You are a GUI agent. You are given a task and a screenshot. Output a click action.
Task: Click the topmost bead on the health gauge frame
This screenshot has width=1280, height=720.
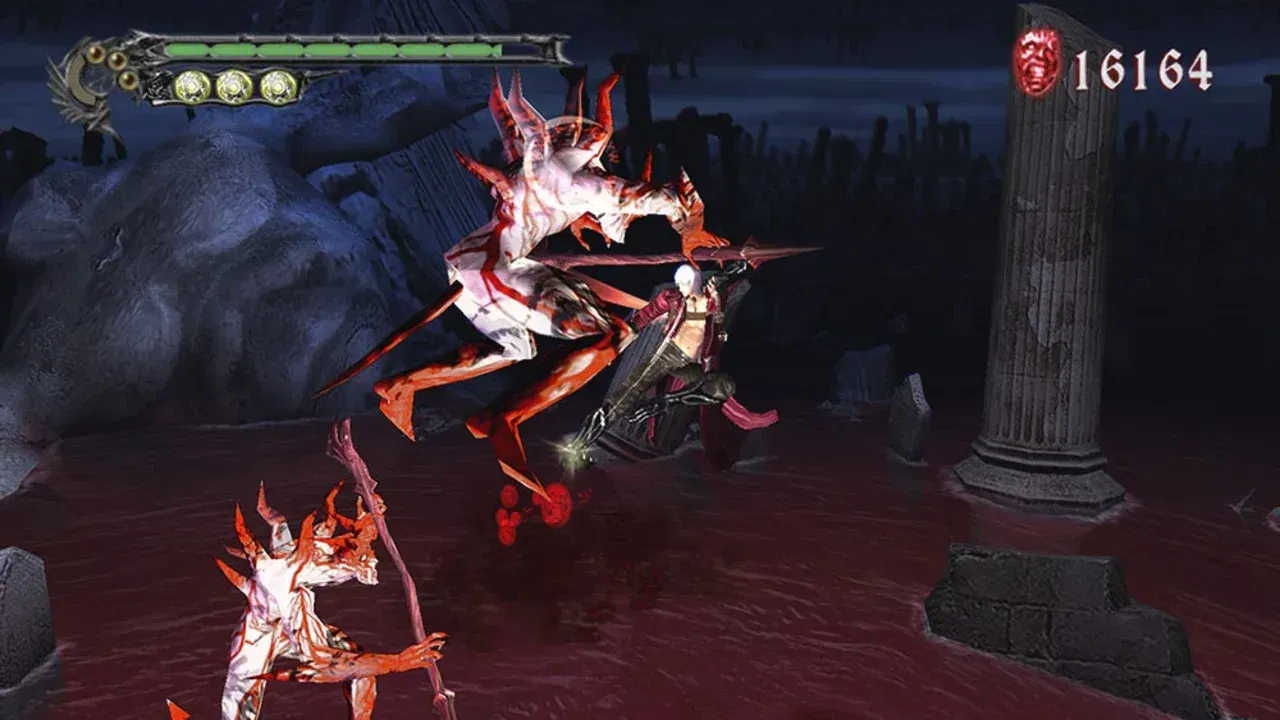click(96, 53)
